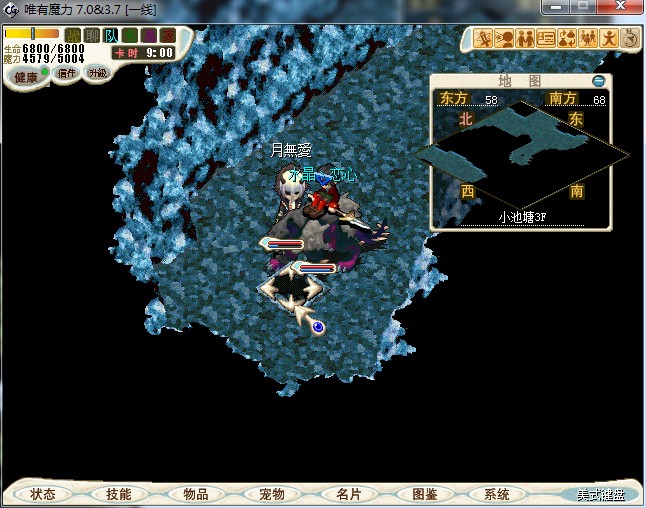Click the compass icon in the top bar
The height and width of the screenshot is (508, 646).
pyautogui.click(x=630, y=39)
